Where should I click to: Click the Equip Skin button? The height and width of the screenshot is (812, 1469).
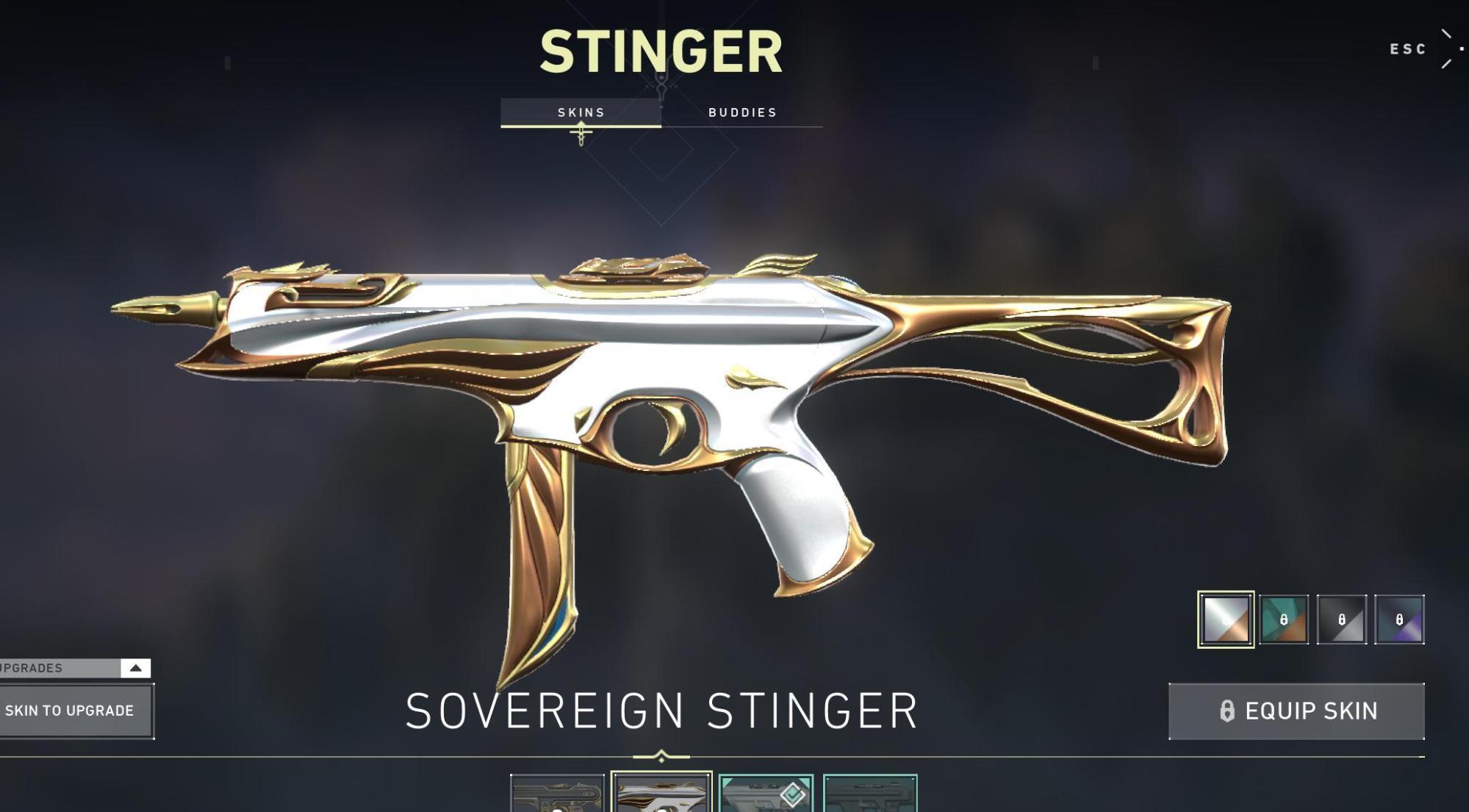click(1296, 711)
